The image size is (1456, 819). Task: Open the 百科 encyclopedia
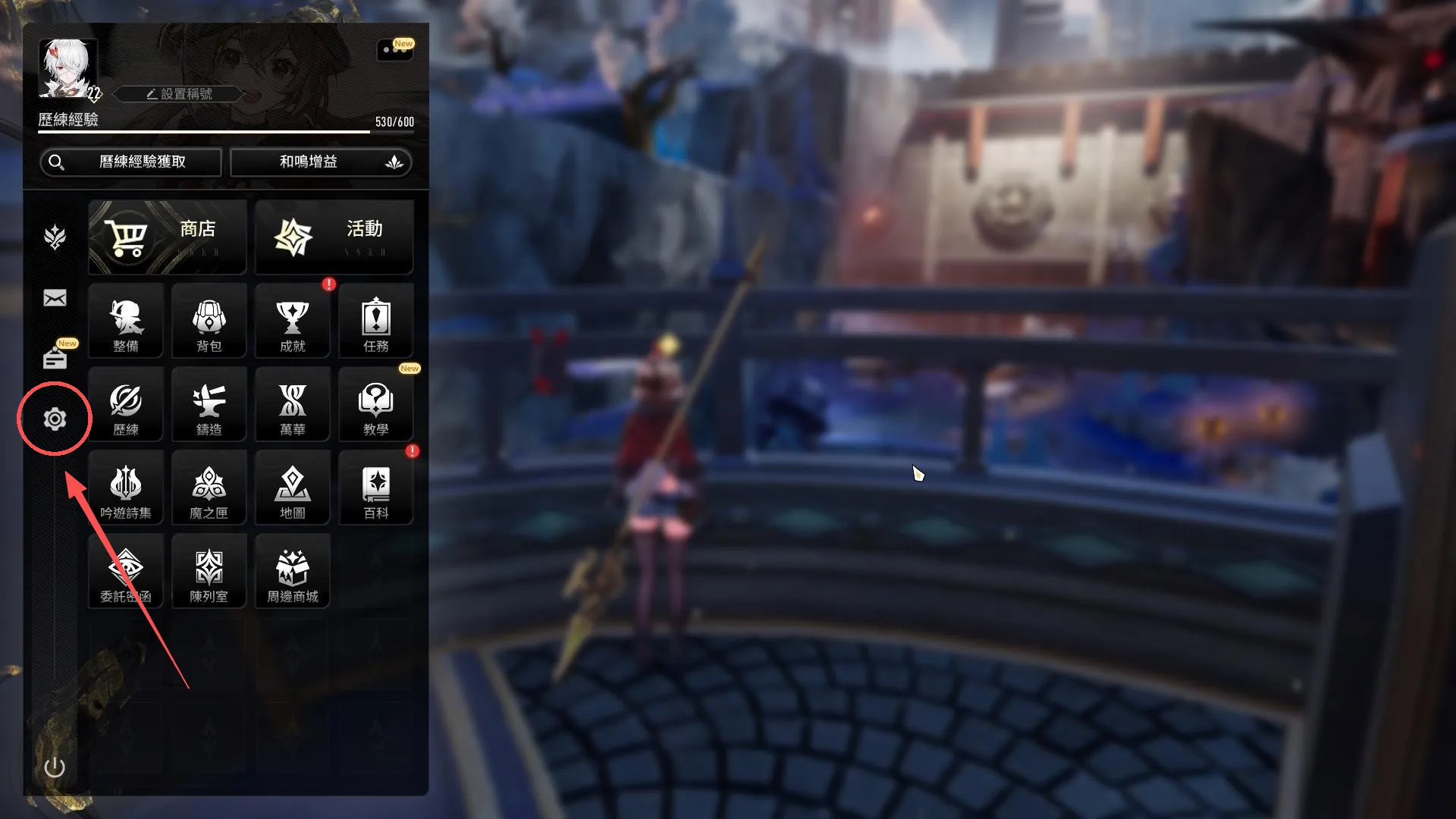(376, 488)
